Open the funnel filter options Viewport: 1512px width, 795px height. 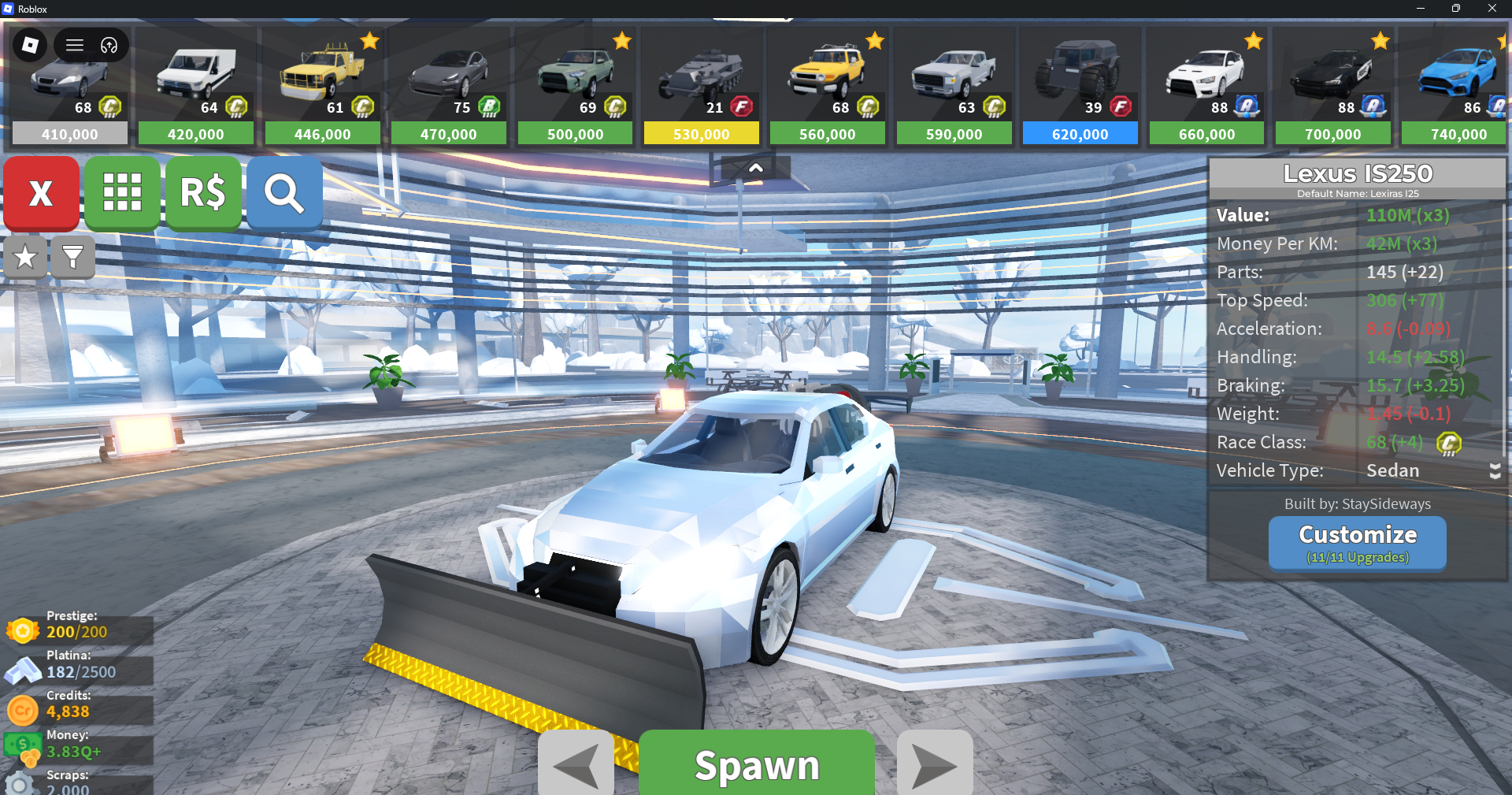72,257
